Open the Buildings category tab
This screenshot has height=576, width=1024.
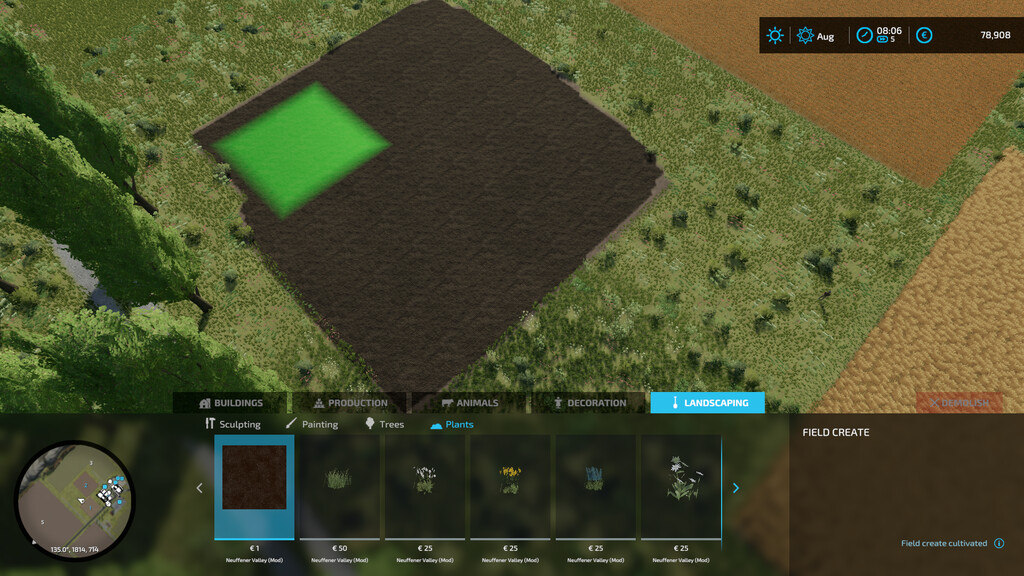tap(231, 403)
